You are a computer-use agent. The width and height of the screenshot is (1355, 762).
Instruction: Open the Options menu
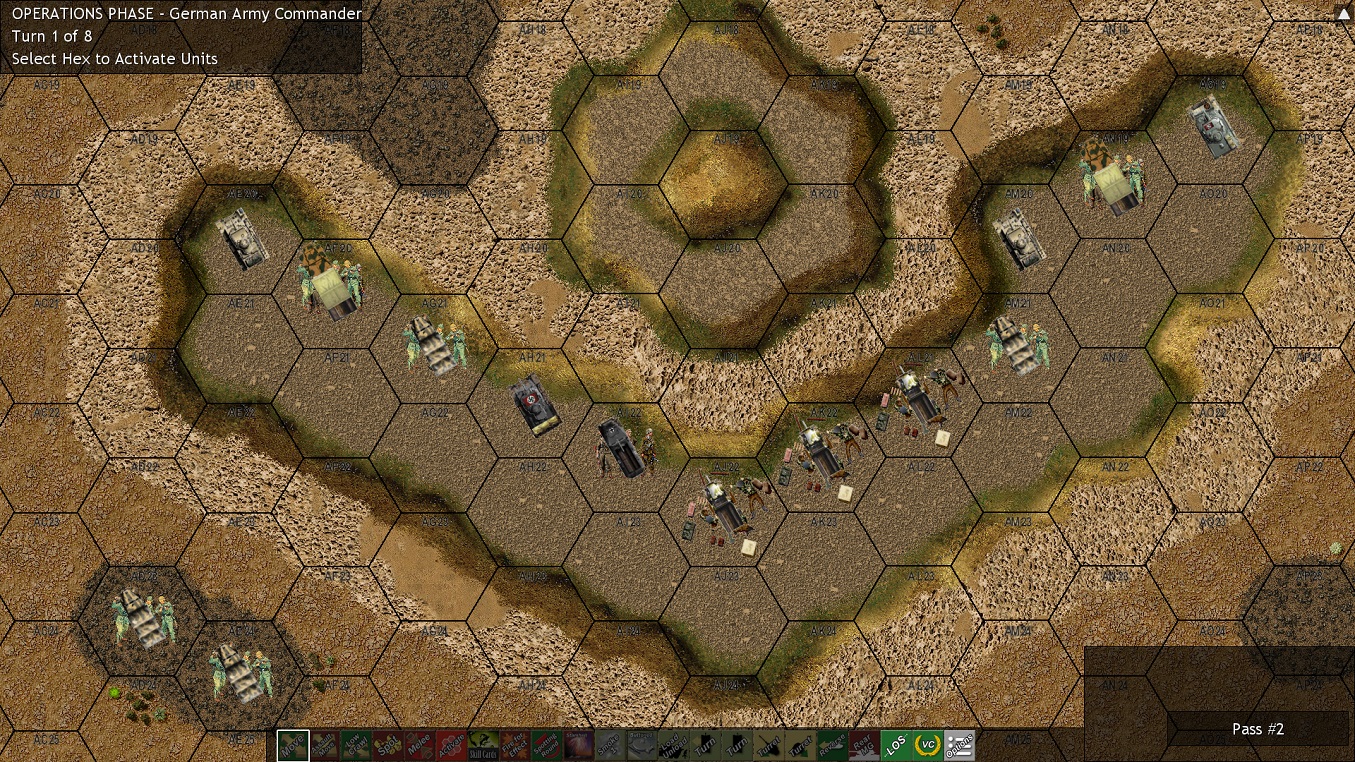(960, 746)
